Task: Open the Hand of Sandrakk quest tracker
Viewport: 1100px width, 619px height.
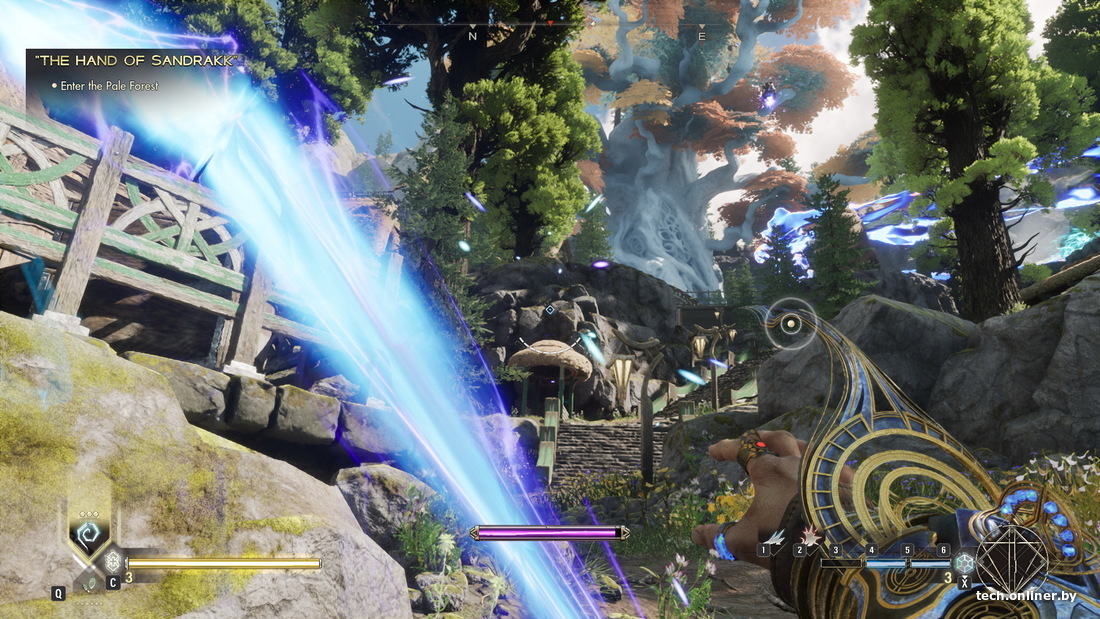Action: tap(138, 62)
